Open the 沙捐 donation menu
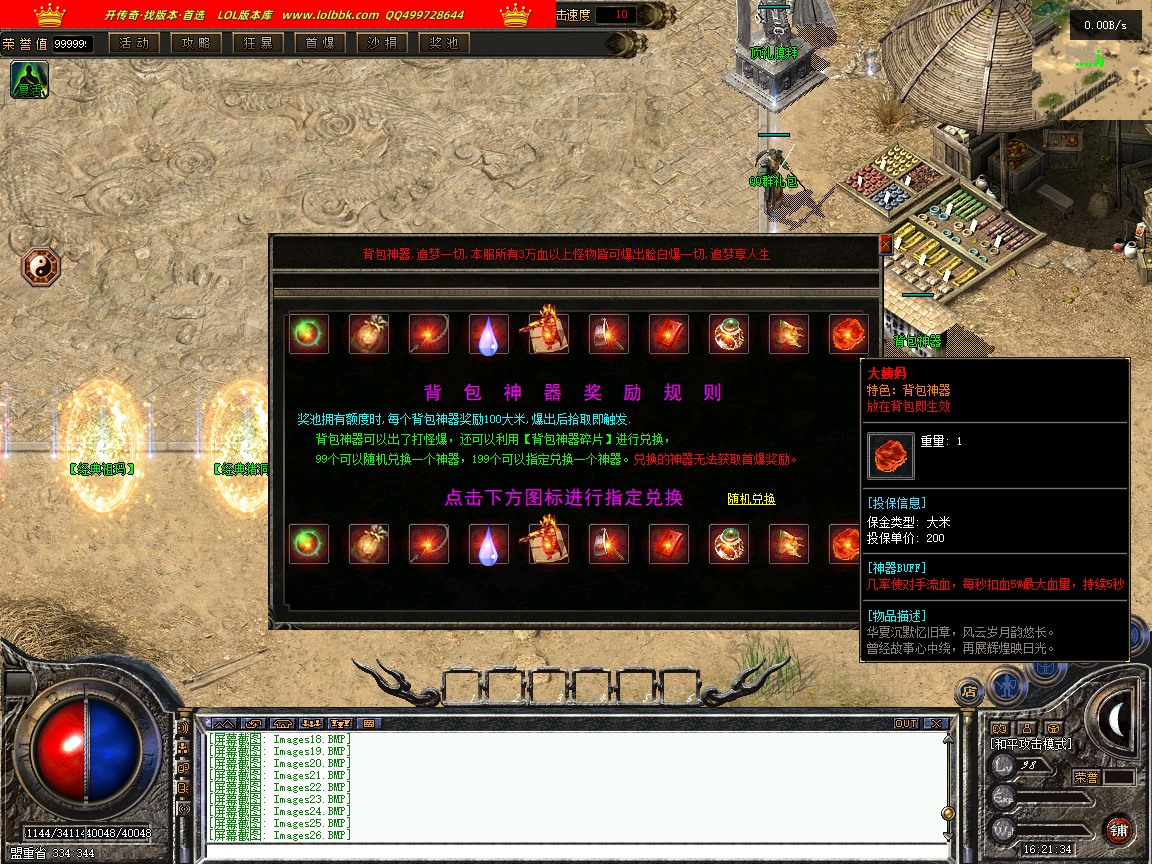 click(x=382, y=43)
